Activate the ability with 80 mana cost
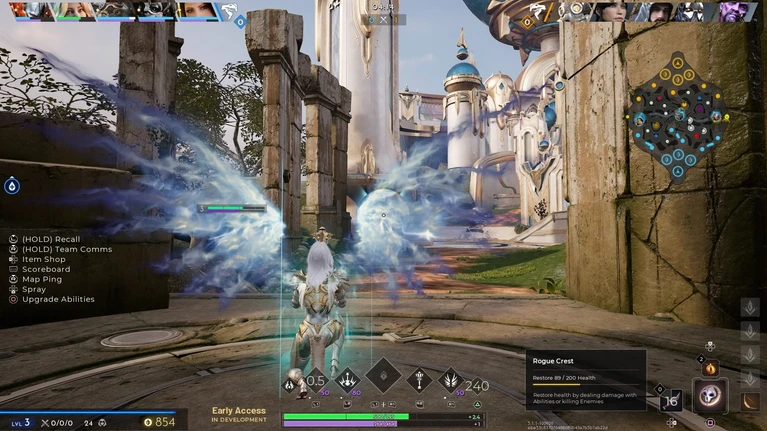 click(348, 379)
